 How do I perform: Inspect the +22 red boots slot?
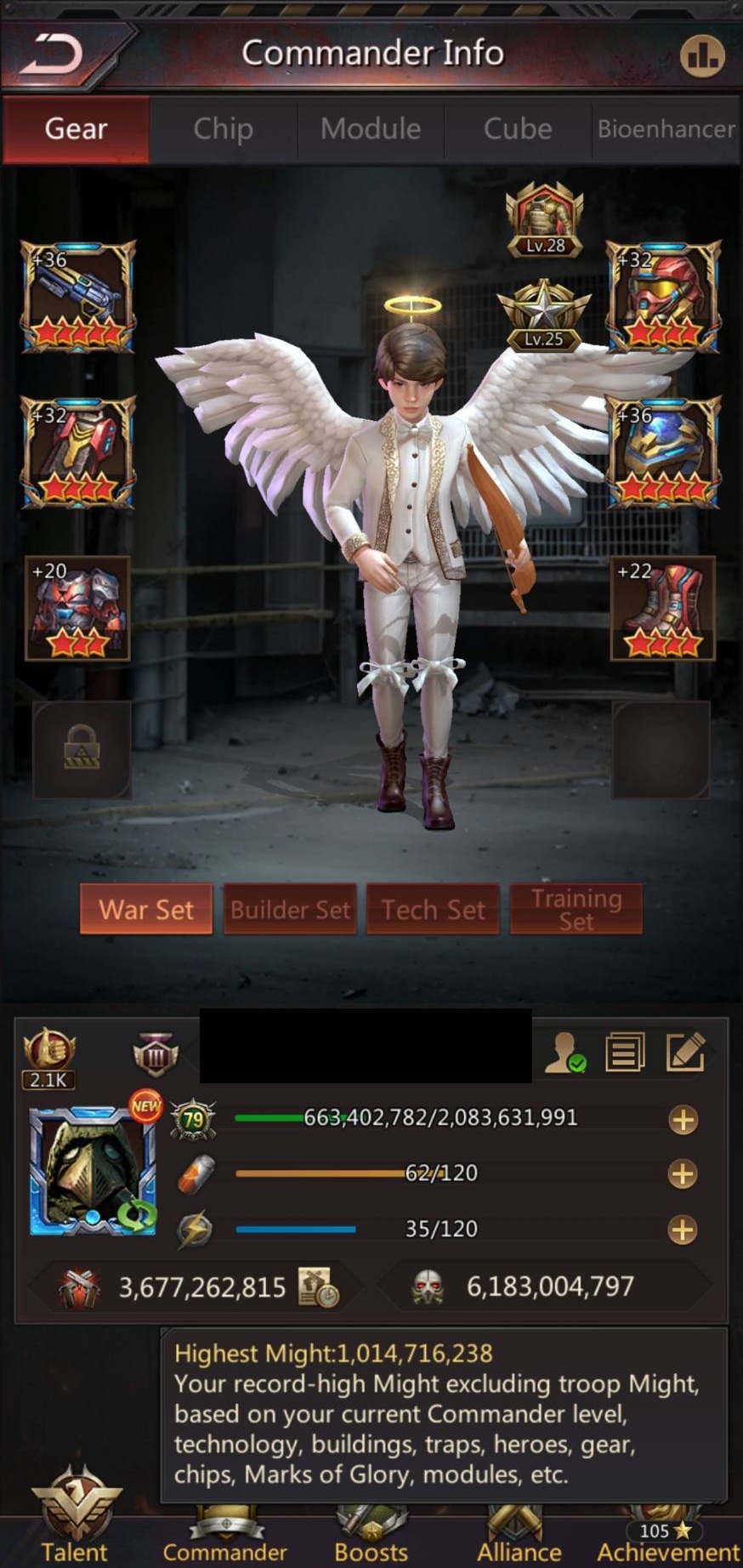click(x=662, y=608)
